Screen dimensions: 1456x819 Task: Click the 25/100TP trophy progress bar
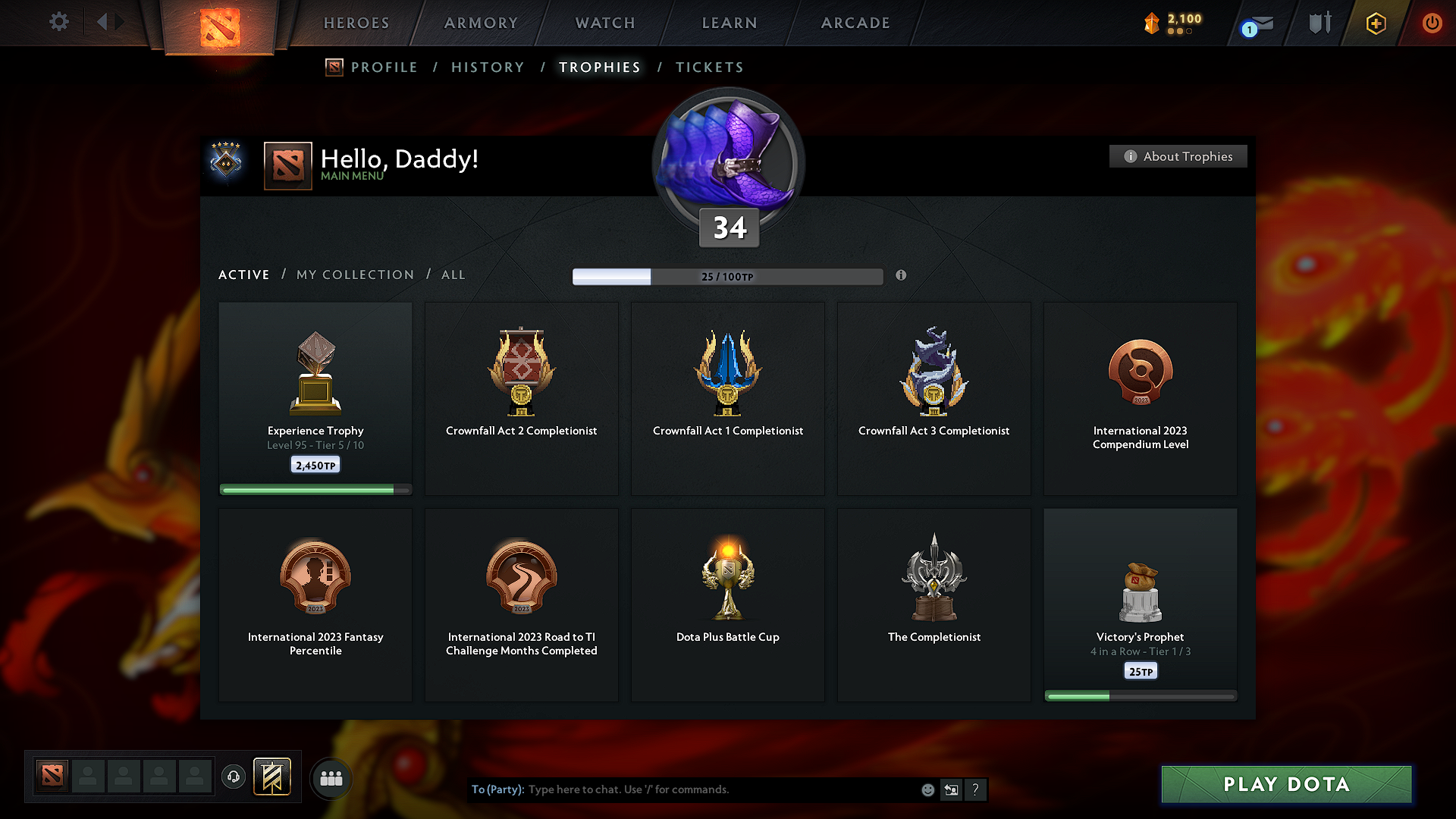(x=728, y=277)
